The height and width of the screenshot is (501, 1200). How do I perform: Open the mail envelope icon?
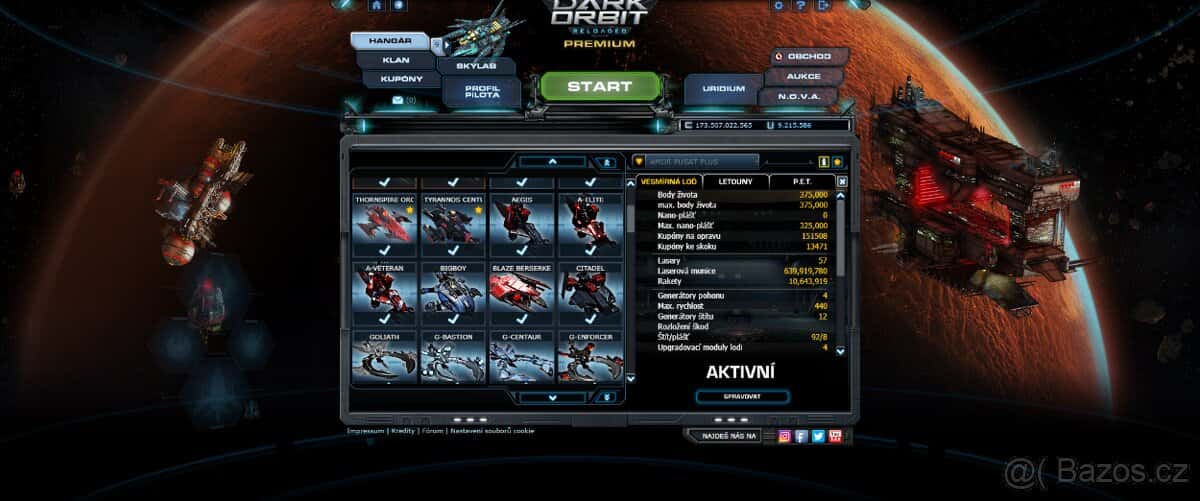click(x=398, y=100)
